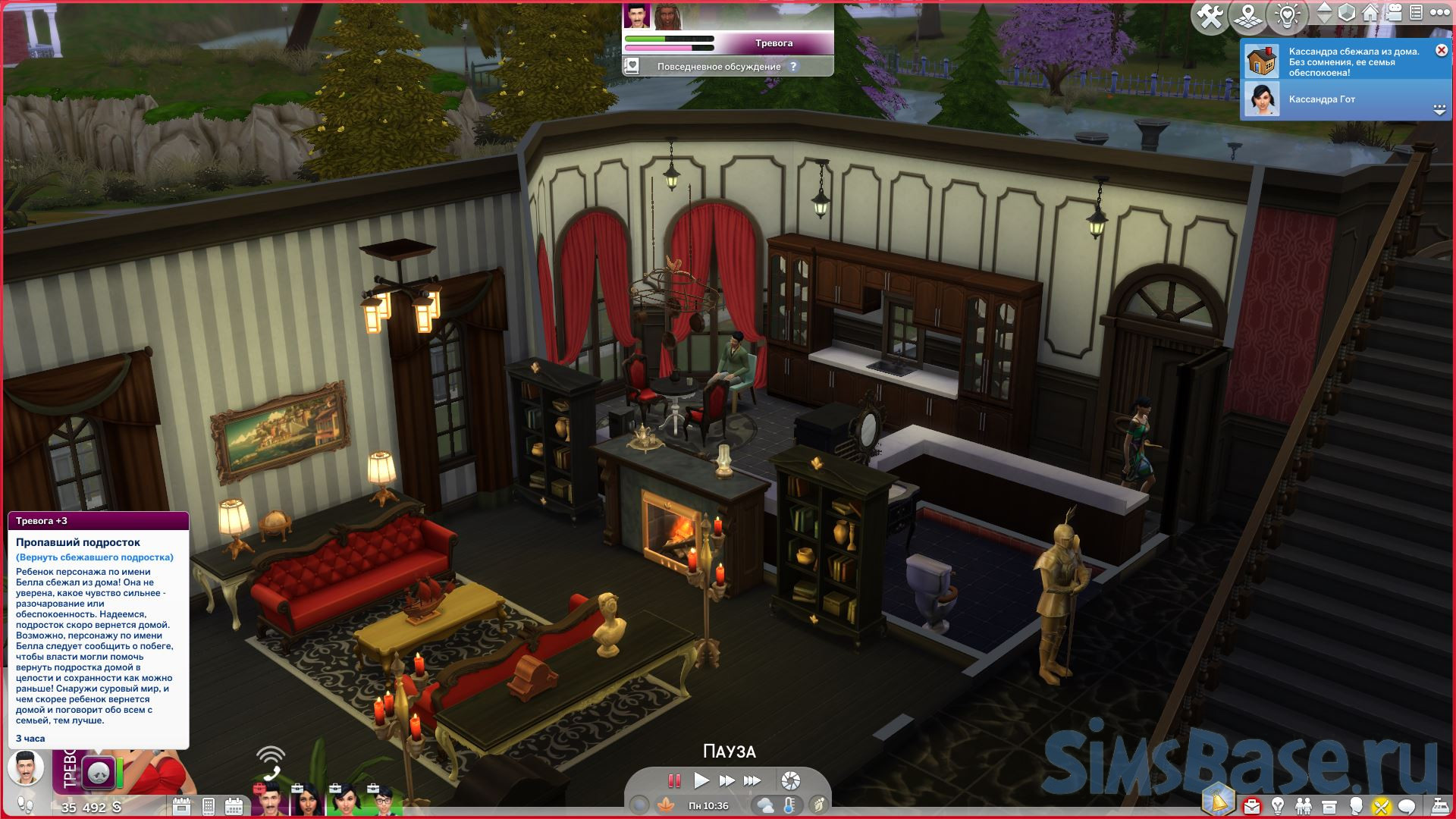Open the screenshot camera shutter button

click(x=790, y=780)
